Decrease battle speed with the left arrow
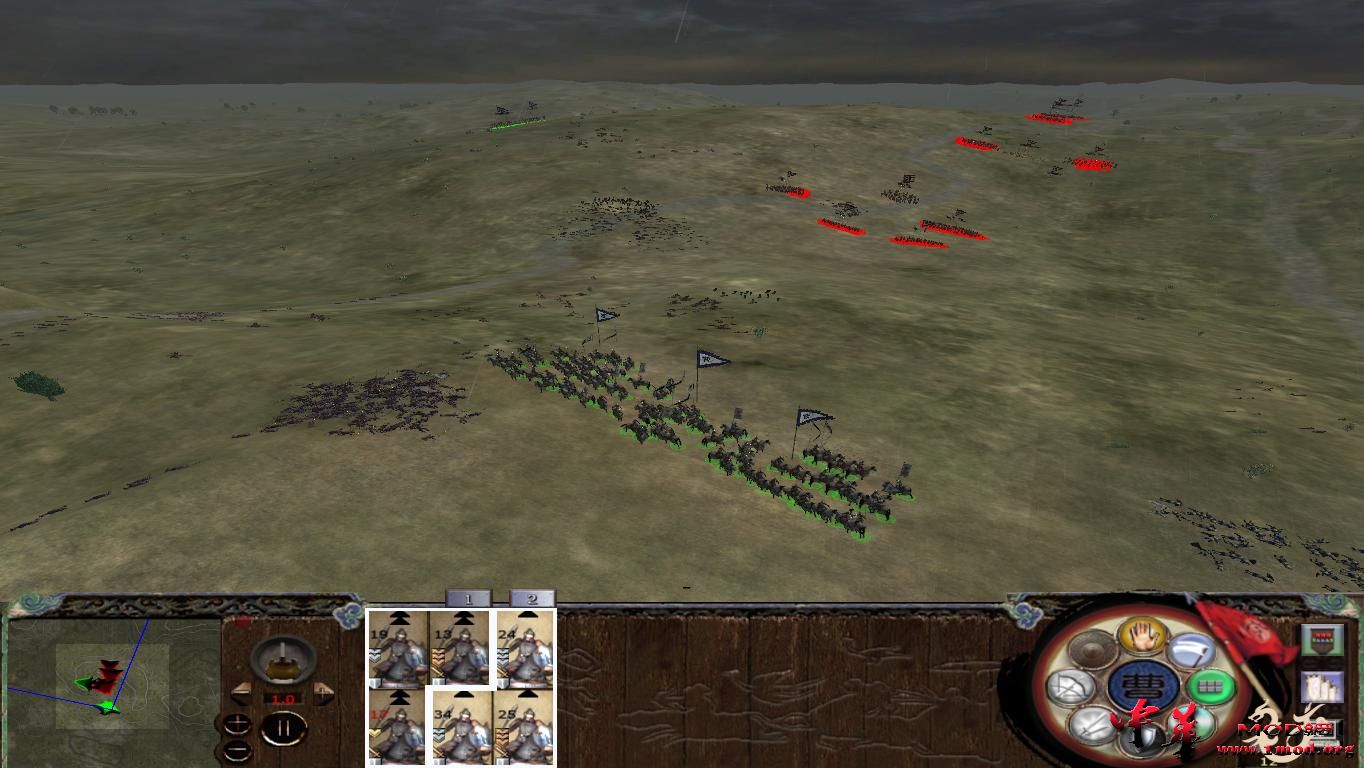The image size is (1364, 768). click(241, 692)
